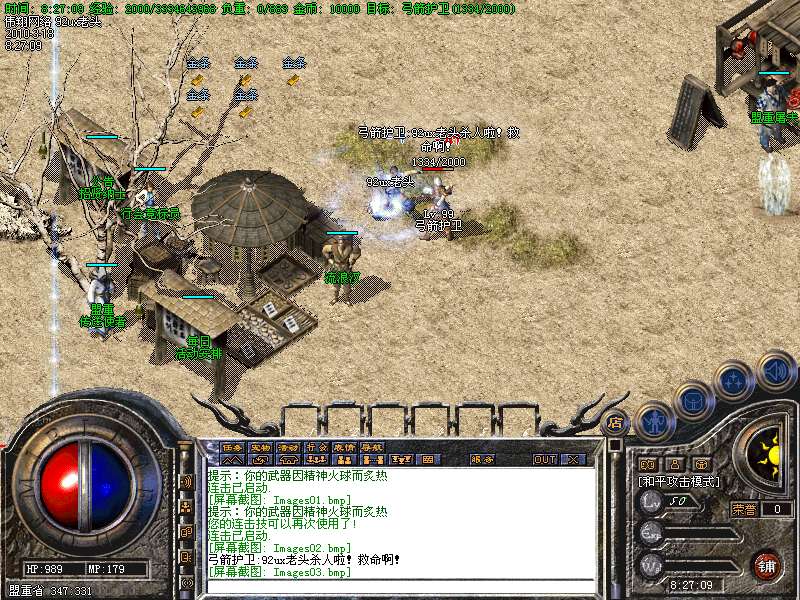This screenshot has width=800, height=600.
Task: Open the 表情 emotes tab
Action: [x=345, y=447]
